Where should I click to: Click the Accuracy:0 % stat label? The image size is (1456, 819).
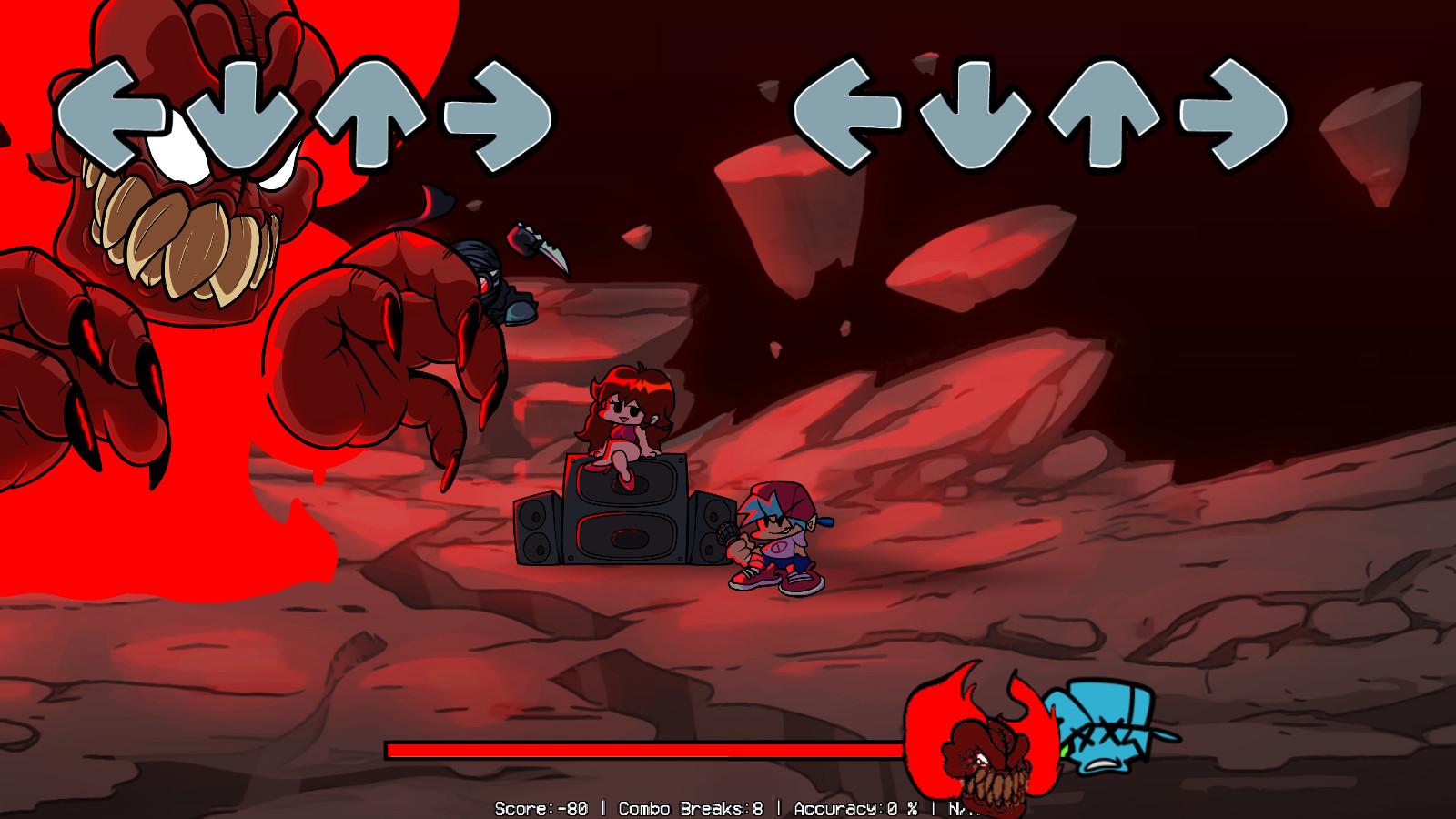855,807
